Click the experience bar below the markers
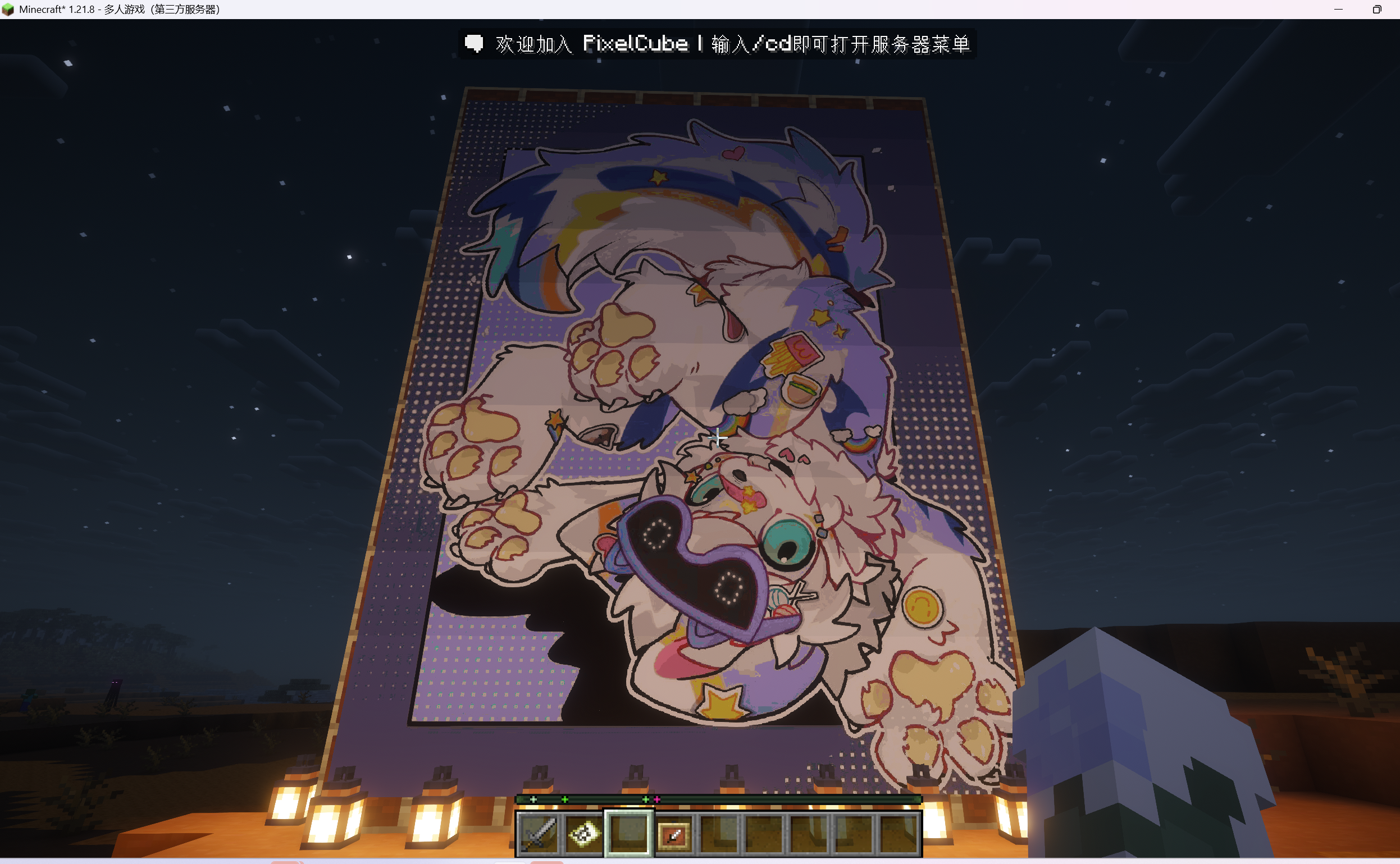Screen dimensions: 1400x864 800,799
